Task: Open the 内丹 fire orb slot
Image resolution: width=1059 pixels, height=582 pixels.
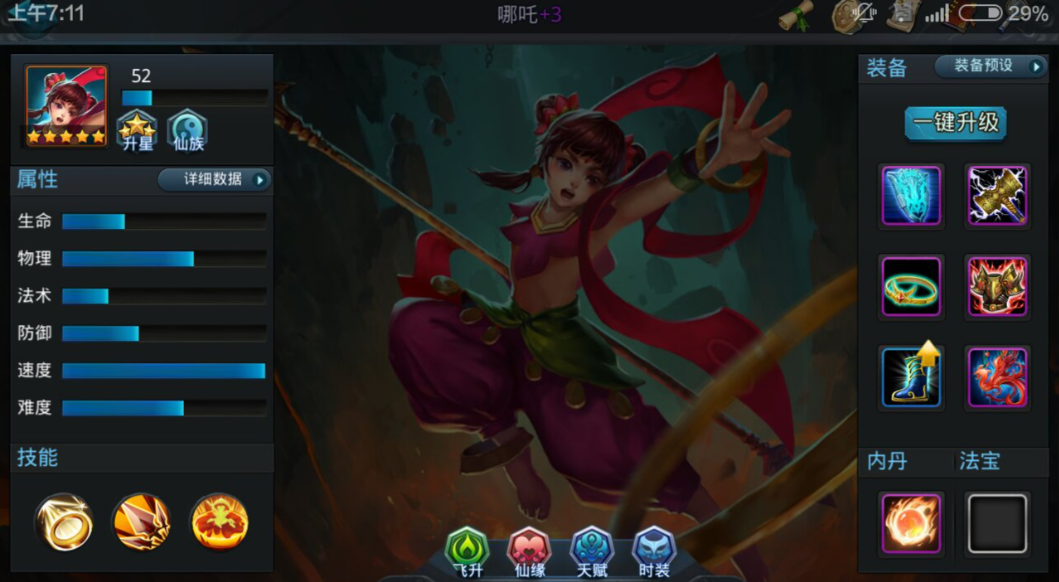Action: 911,523
